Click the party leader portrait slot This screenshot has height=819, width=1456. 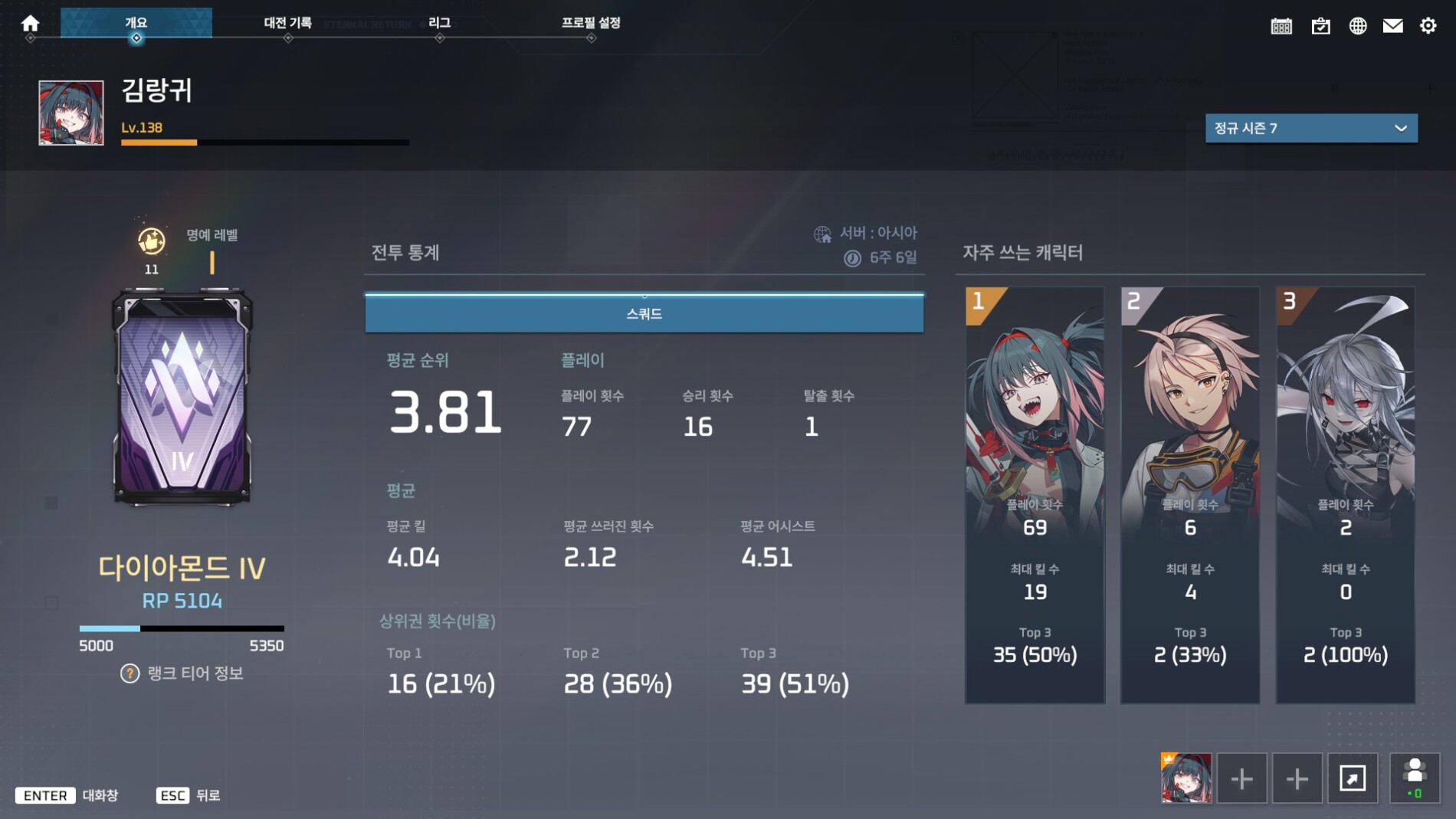[1186, 778]
